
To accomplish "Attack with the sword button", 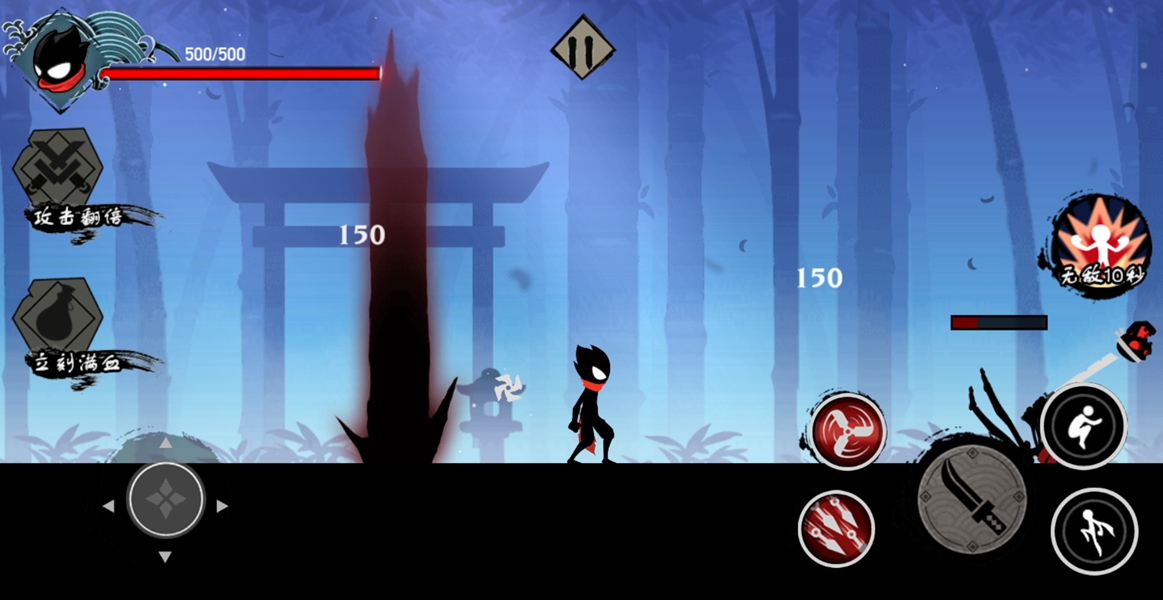I will coord(972,497).
